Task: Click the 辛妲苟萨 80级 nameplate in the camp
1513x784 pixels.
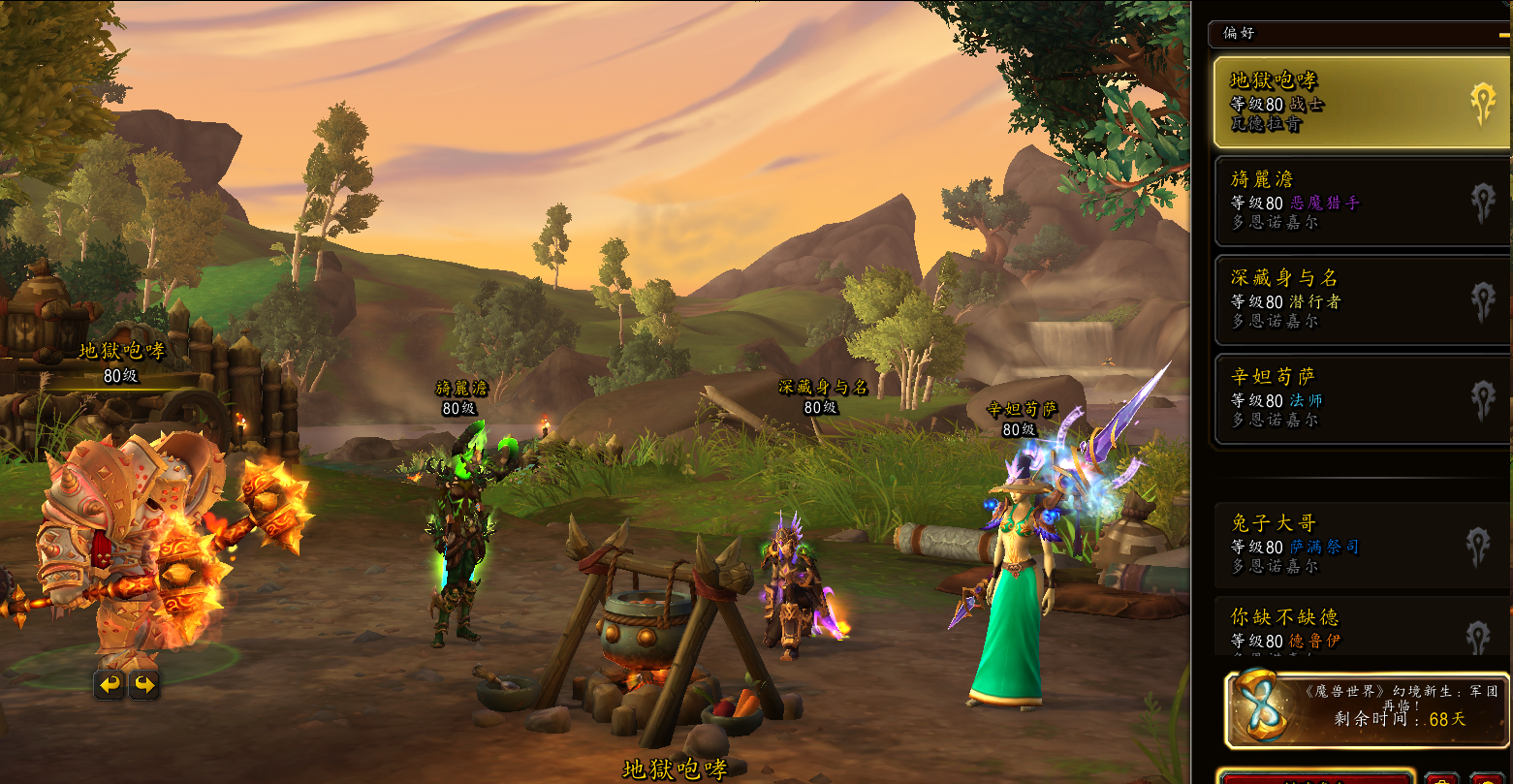Action: click(x=1021, y=420)
